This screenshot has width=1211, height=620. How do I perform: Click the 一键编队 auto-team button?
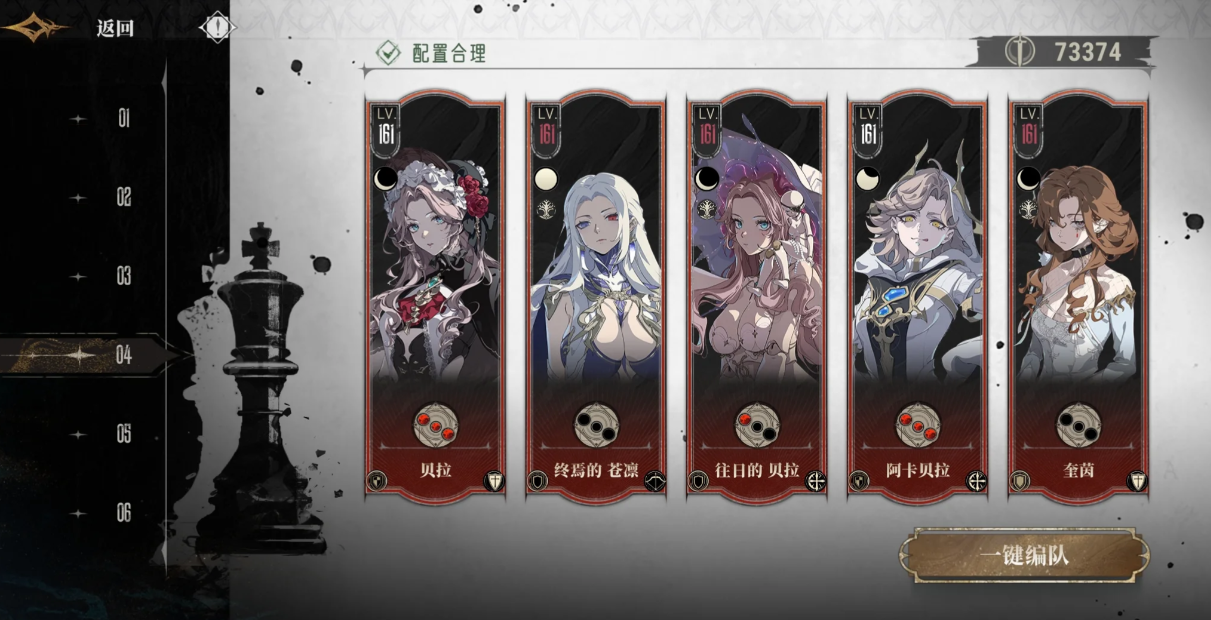(x=1024, y=556)
